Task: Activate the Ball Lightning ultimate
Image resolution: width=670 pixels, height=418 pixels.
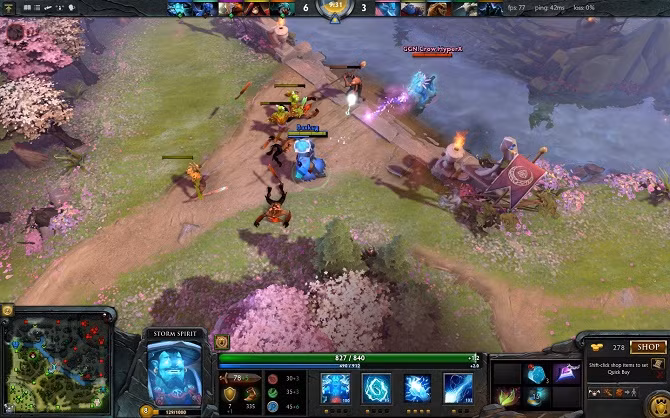Action: coord(459,387)
